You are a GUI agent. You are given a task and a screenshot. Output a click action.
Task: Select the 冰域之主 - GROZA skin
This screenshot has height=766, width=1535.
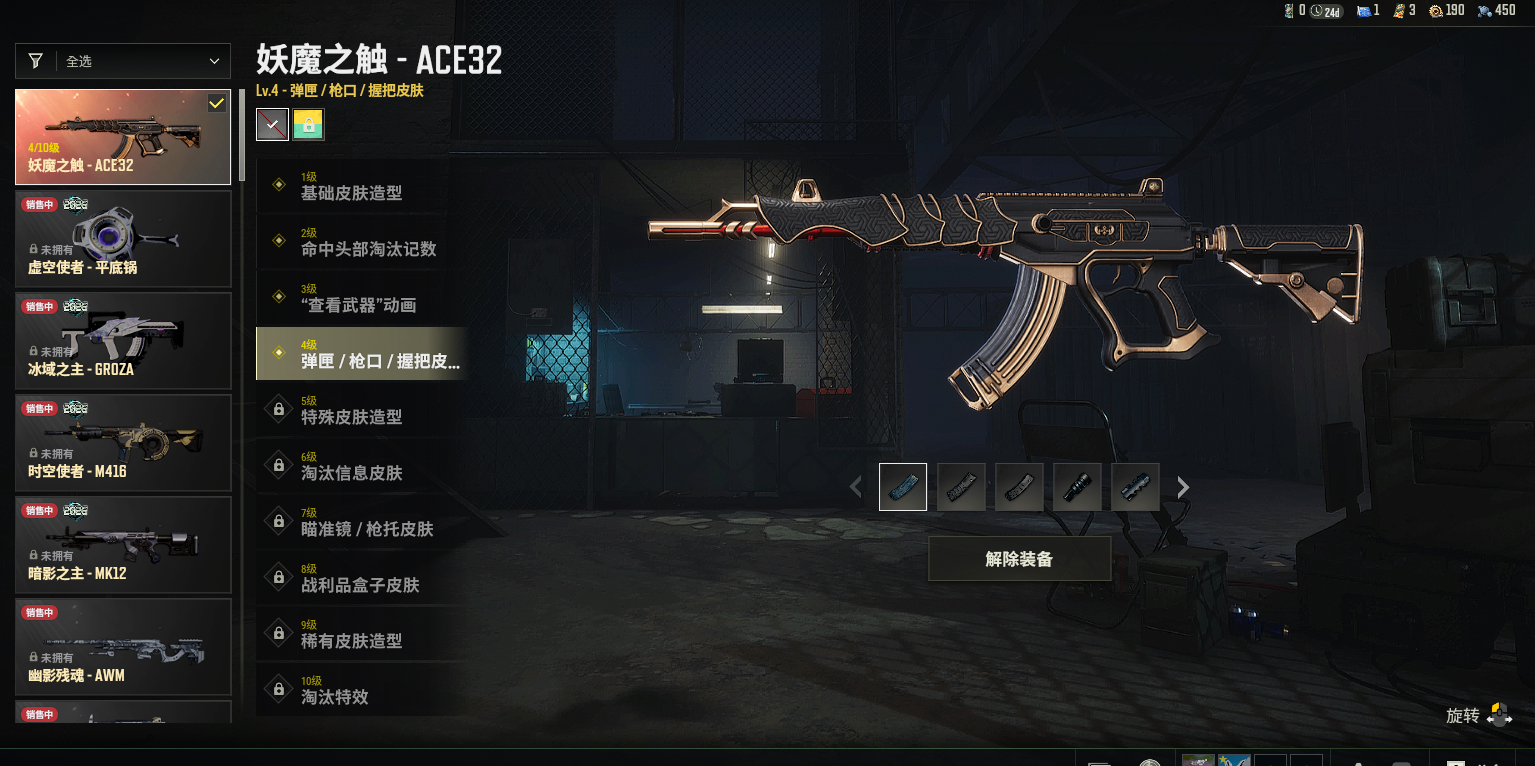[x=123, y=341]
